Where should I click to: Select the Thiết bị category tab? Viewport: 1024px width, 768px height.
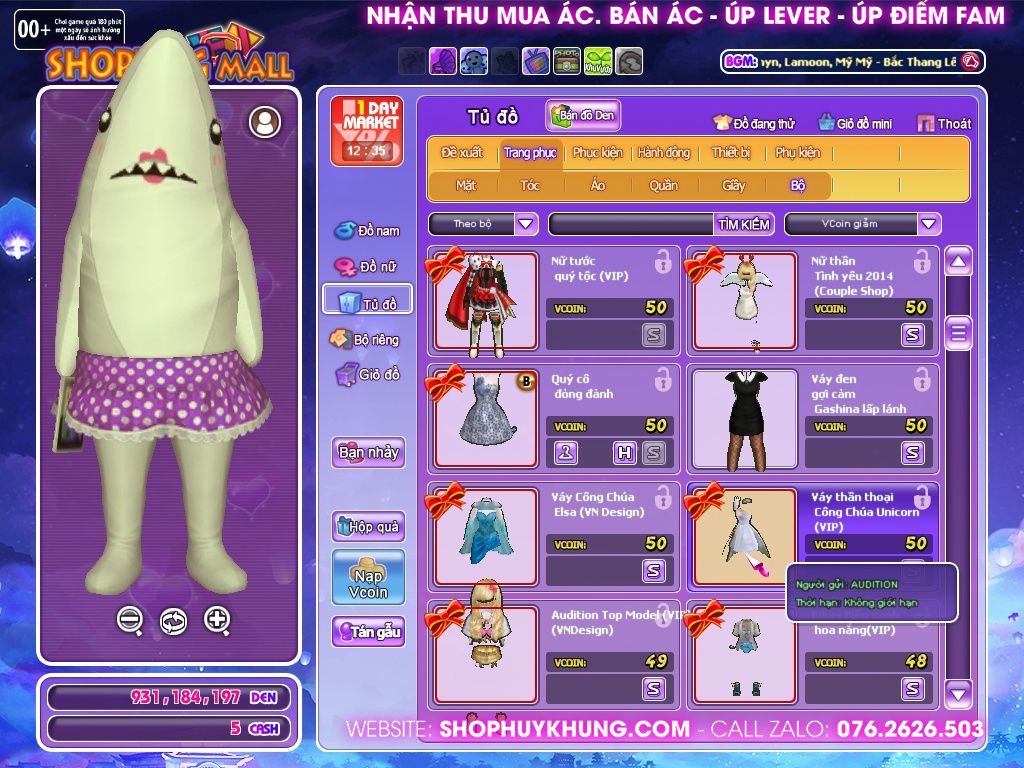point(731,153)
